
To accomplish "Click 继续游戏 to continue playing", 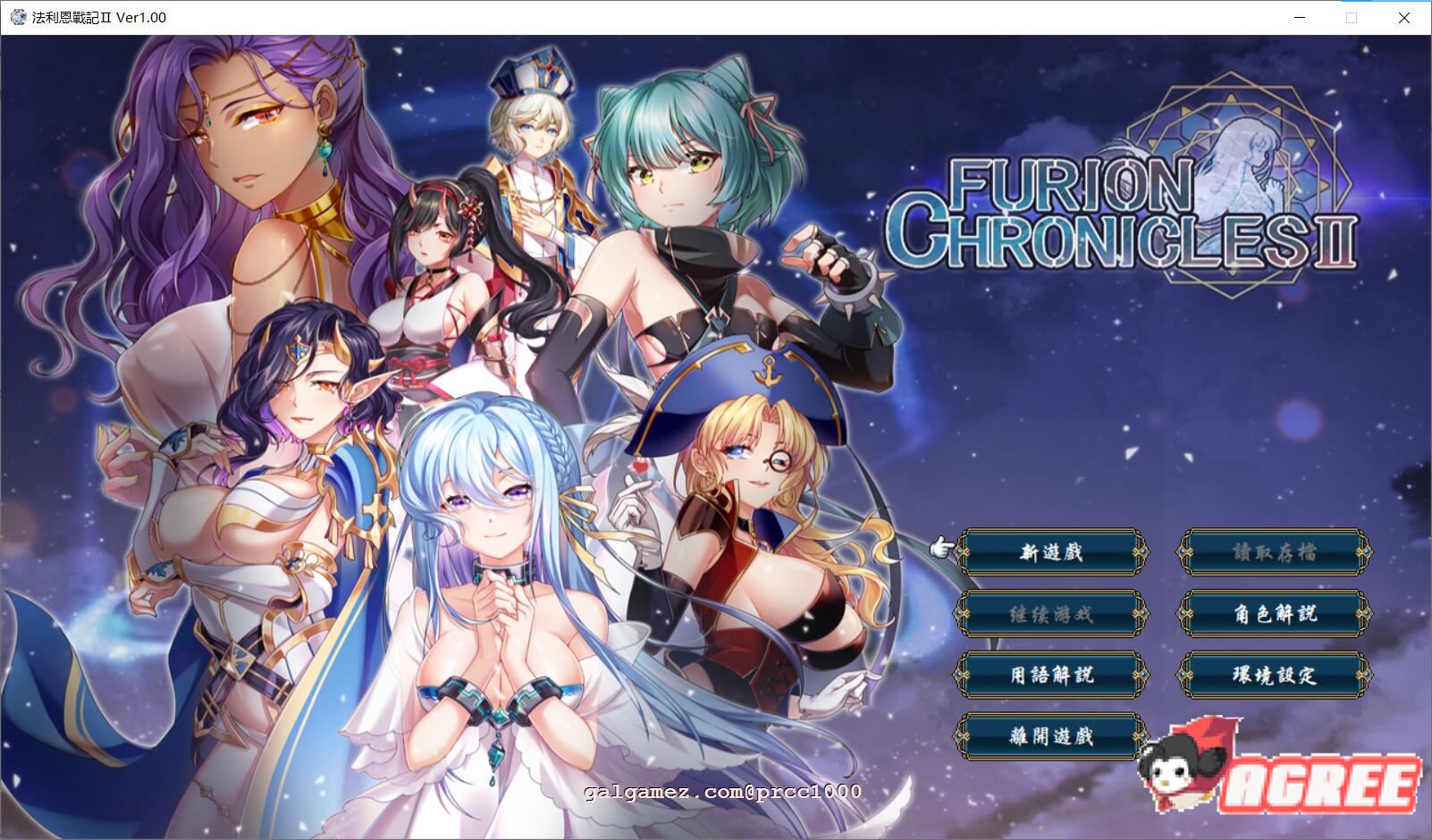I will pyautogui.click(x=1051, y=615).
